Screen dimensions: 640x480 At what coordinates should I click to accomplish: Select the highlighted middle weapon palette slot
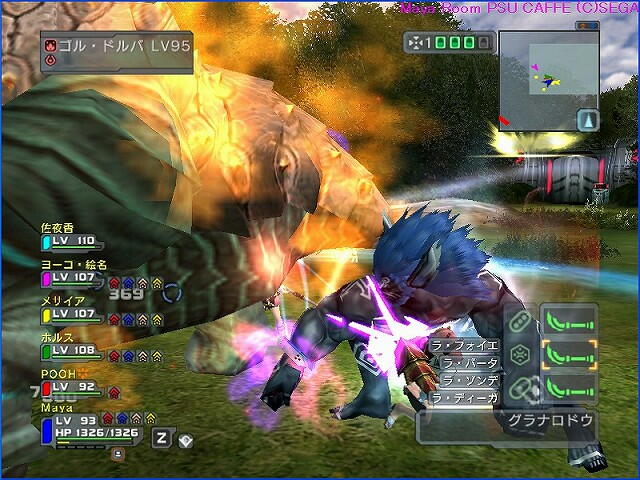(568, 354)
